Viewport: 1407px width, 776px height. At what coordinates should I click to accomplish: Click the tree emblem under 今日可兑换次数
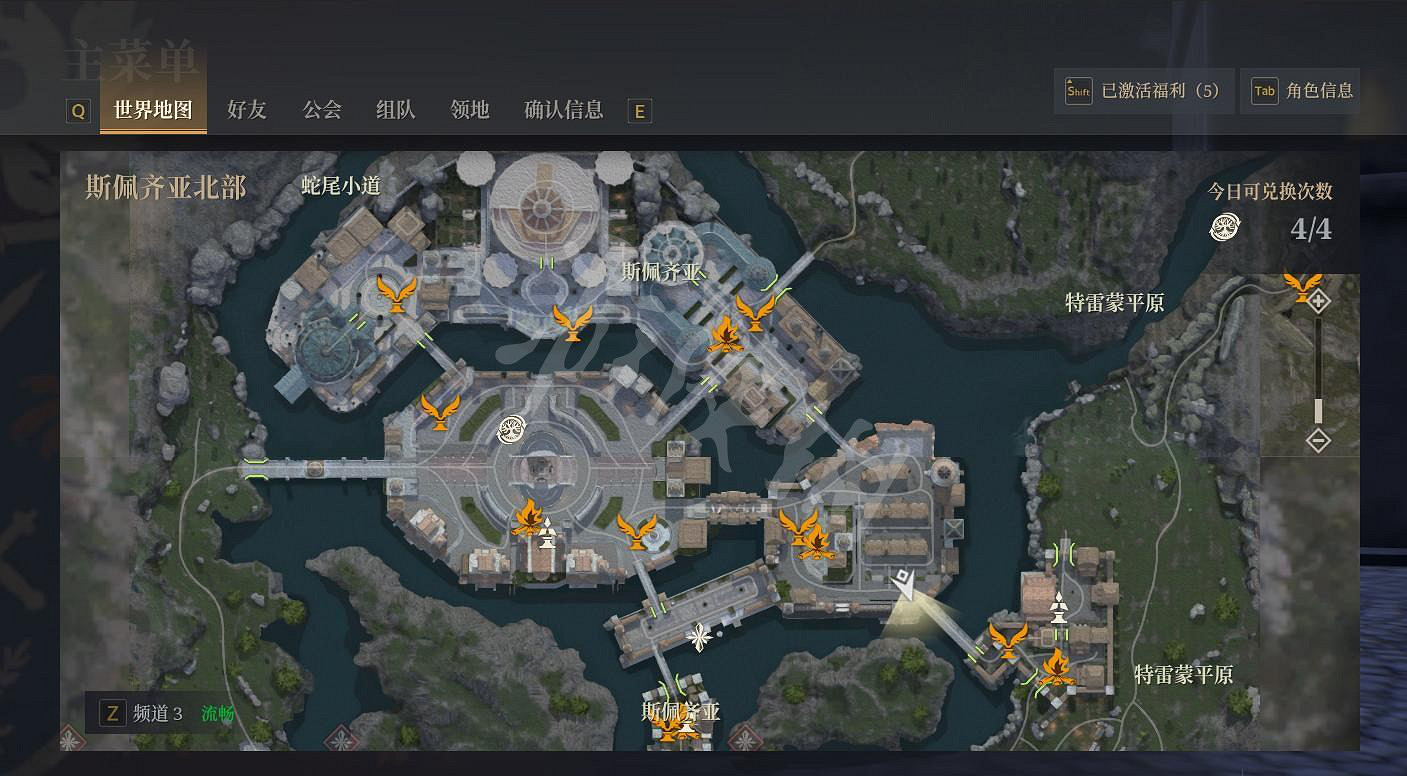pyautogui.click(x=1222, y=228)
